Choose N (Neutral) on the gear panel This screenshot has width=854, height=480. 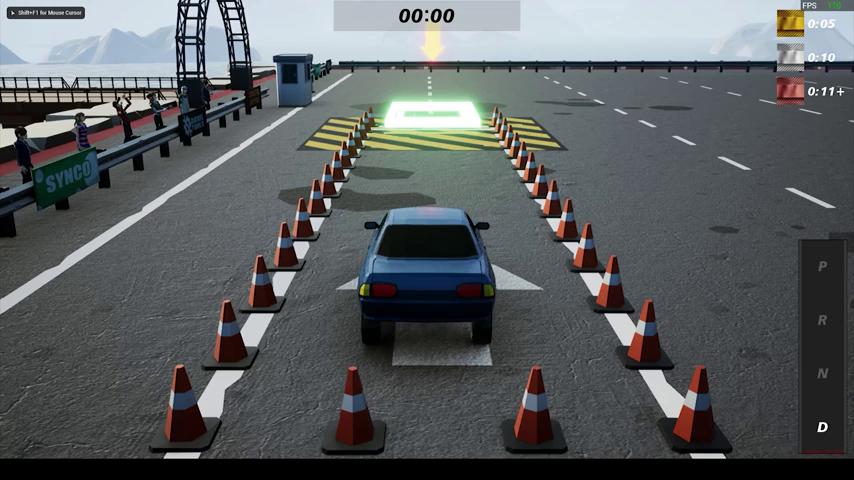(x=822, y=373)
